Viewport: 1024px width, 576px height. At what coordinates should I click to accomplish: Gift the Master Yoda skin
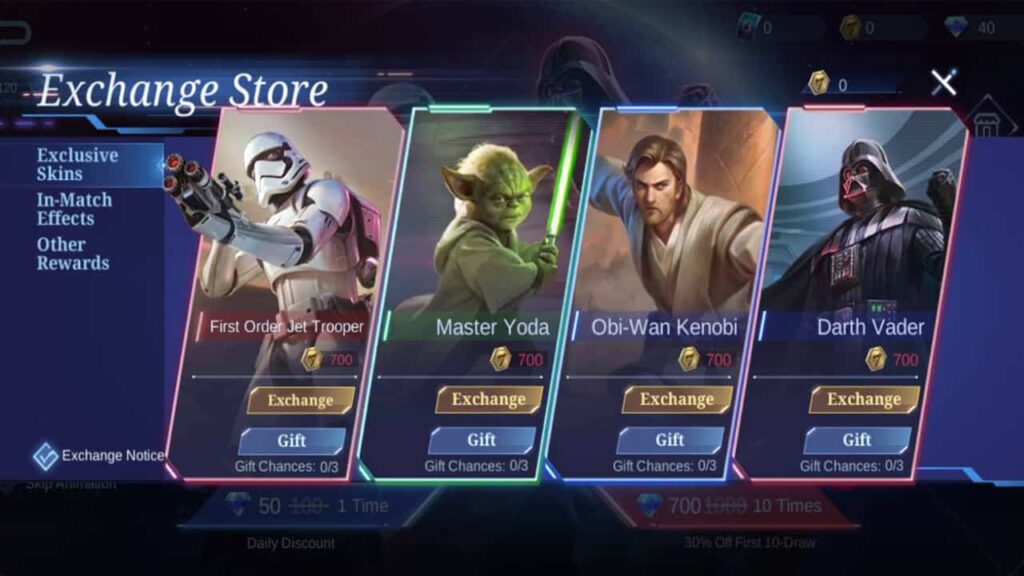point(481,440)
